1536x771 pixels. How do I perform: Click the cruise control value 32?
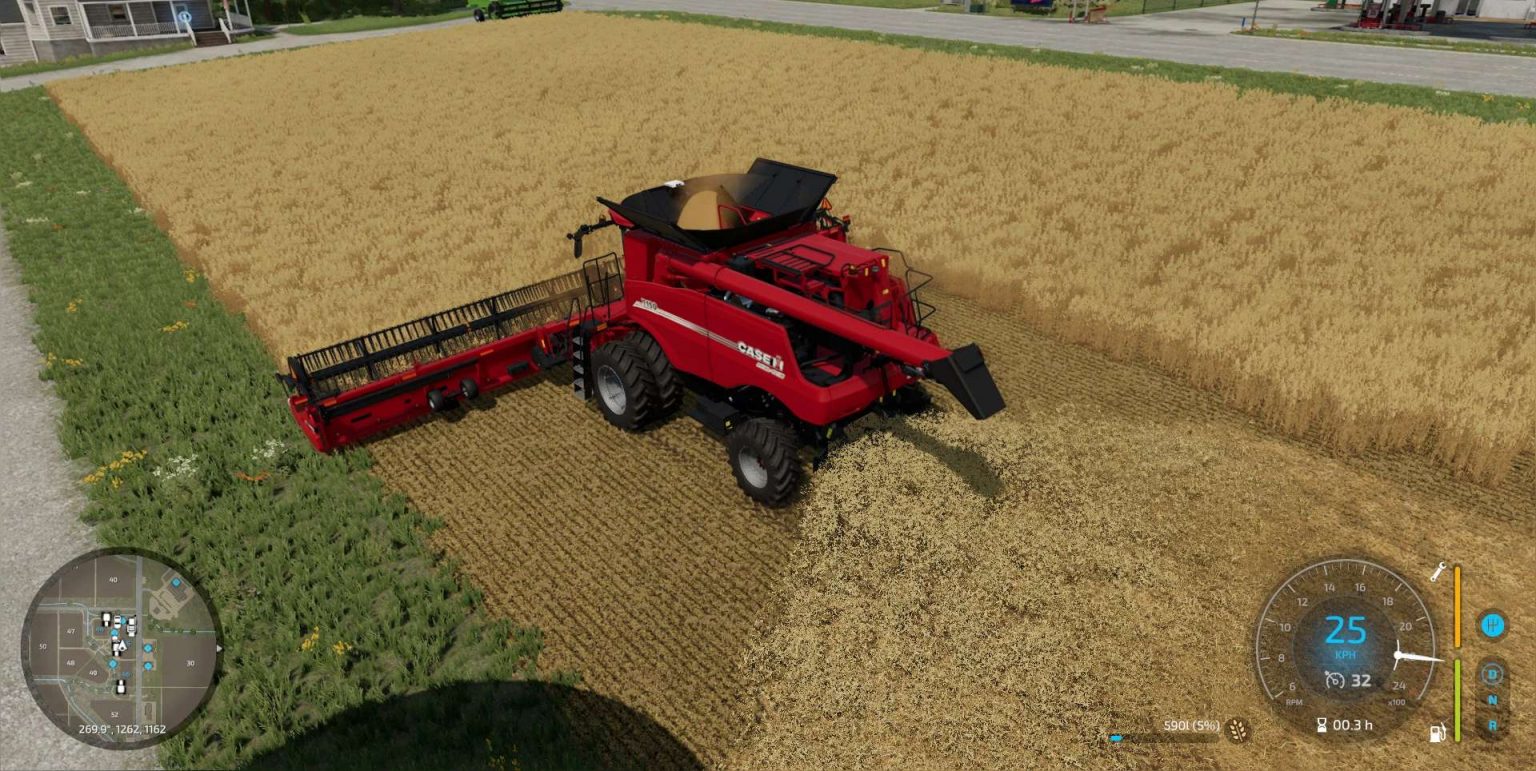1360,681
